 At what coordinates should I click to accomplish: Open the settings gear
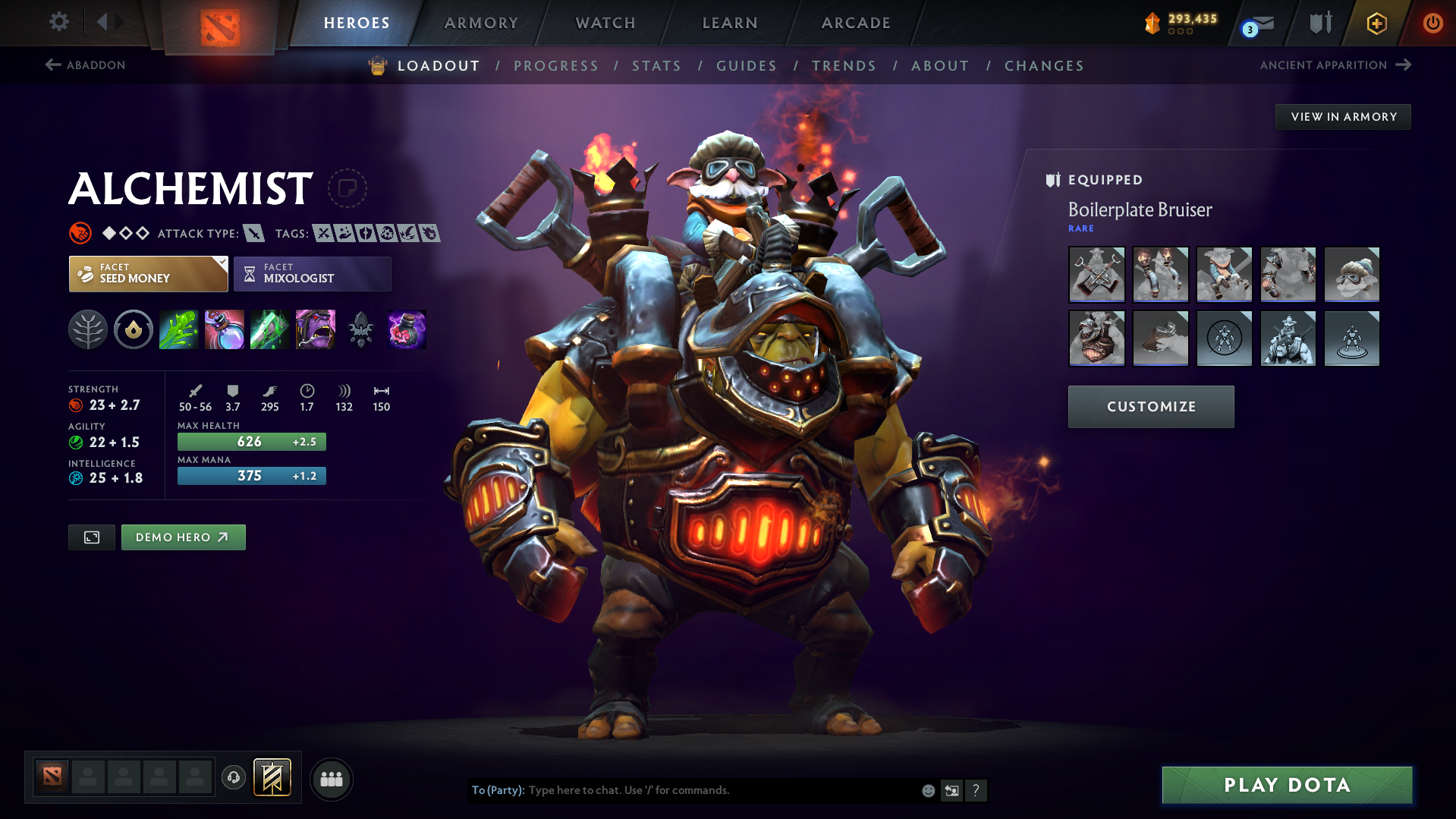[x=58, y=22]
